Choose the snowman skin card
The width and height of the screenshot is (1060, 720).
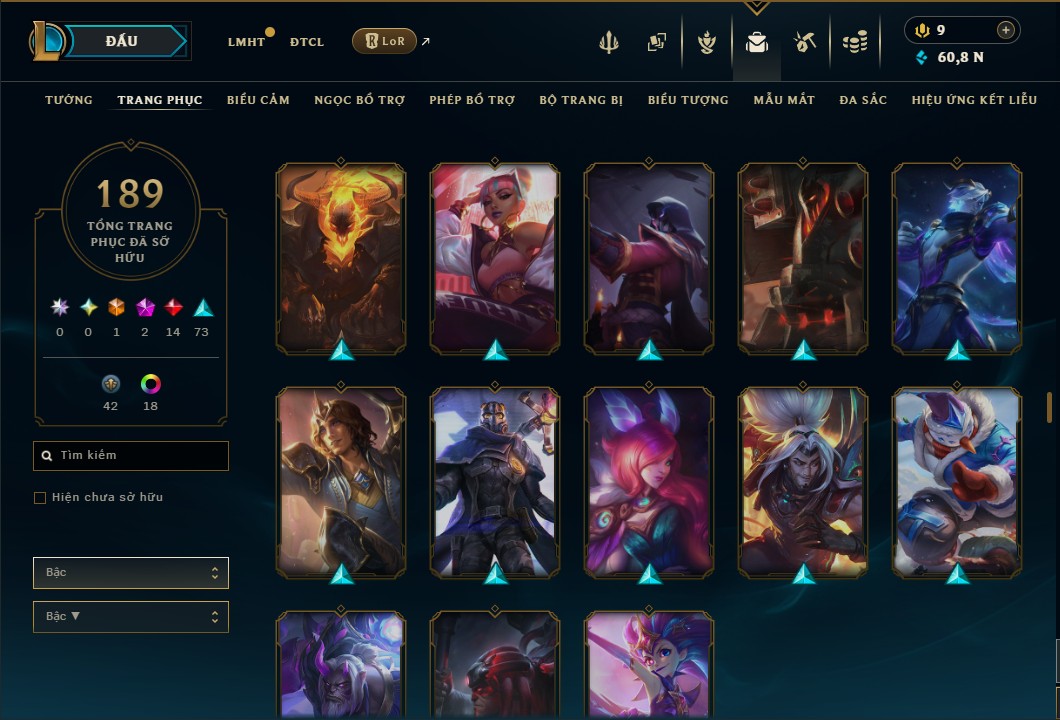[957, 482]
